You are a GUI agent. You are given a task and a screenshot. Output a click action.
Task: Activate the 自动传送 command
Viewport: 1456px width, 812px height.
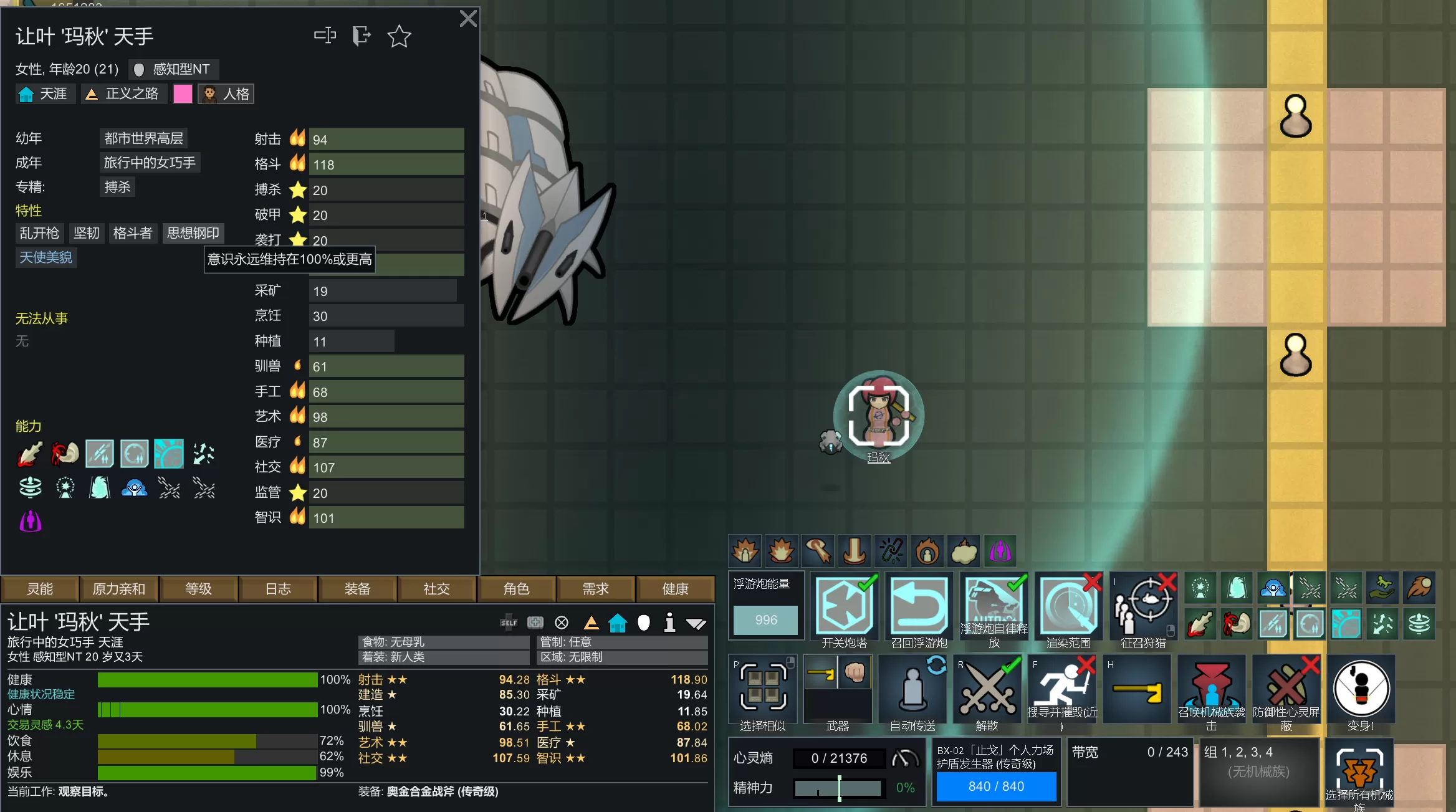[912, 689]
